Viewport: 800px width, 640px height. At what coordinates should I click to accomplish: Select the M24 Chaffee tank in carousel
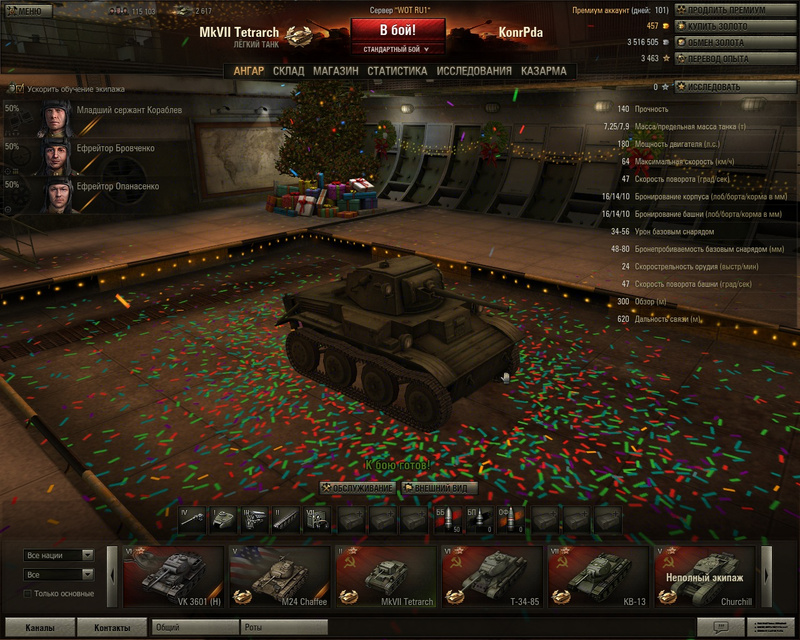point(280,577)
